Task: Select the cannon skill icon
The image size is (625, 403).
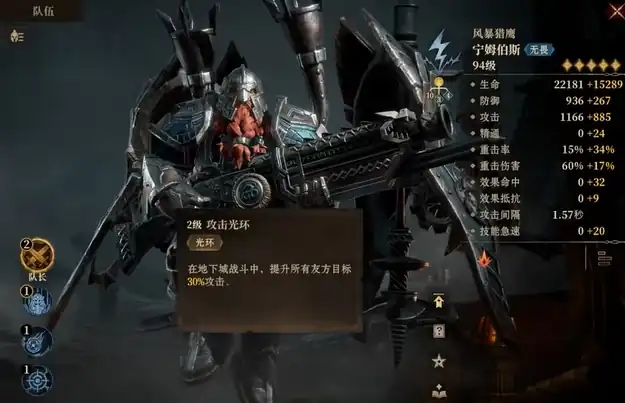Action: 36,343
